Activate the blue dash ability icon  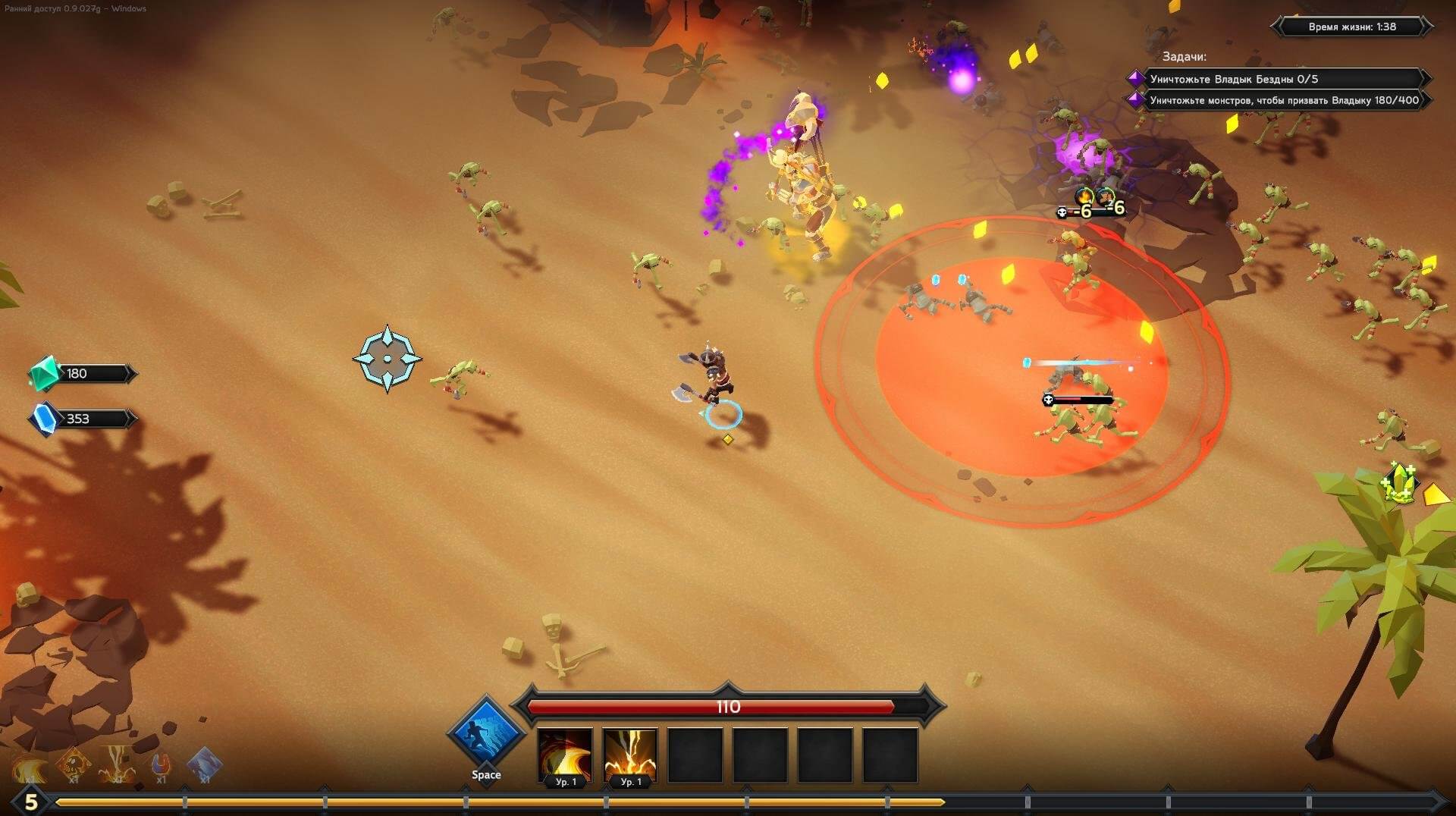486,733
